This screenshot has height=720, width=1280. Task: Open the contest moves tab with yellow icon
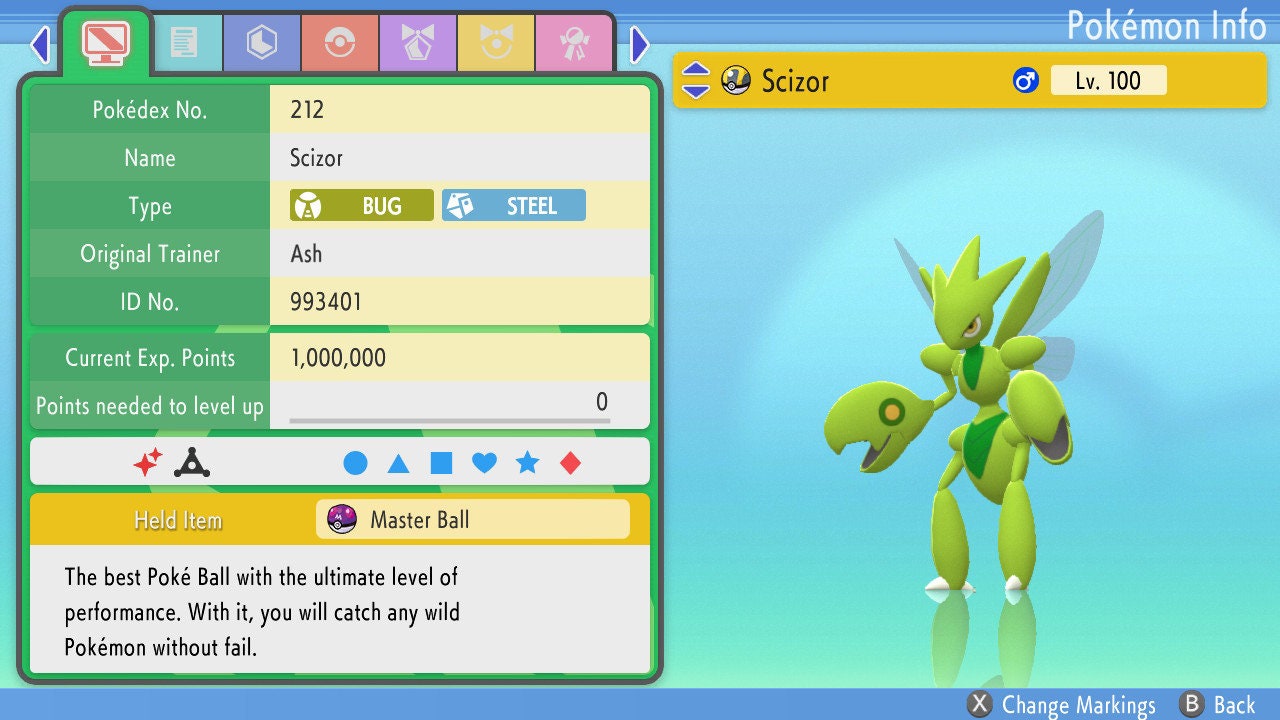pyautogui.click(x=495, y=43)
